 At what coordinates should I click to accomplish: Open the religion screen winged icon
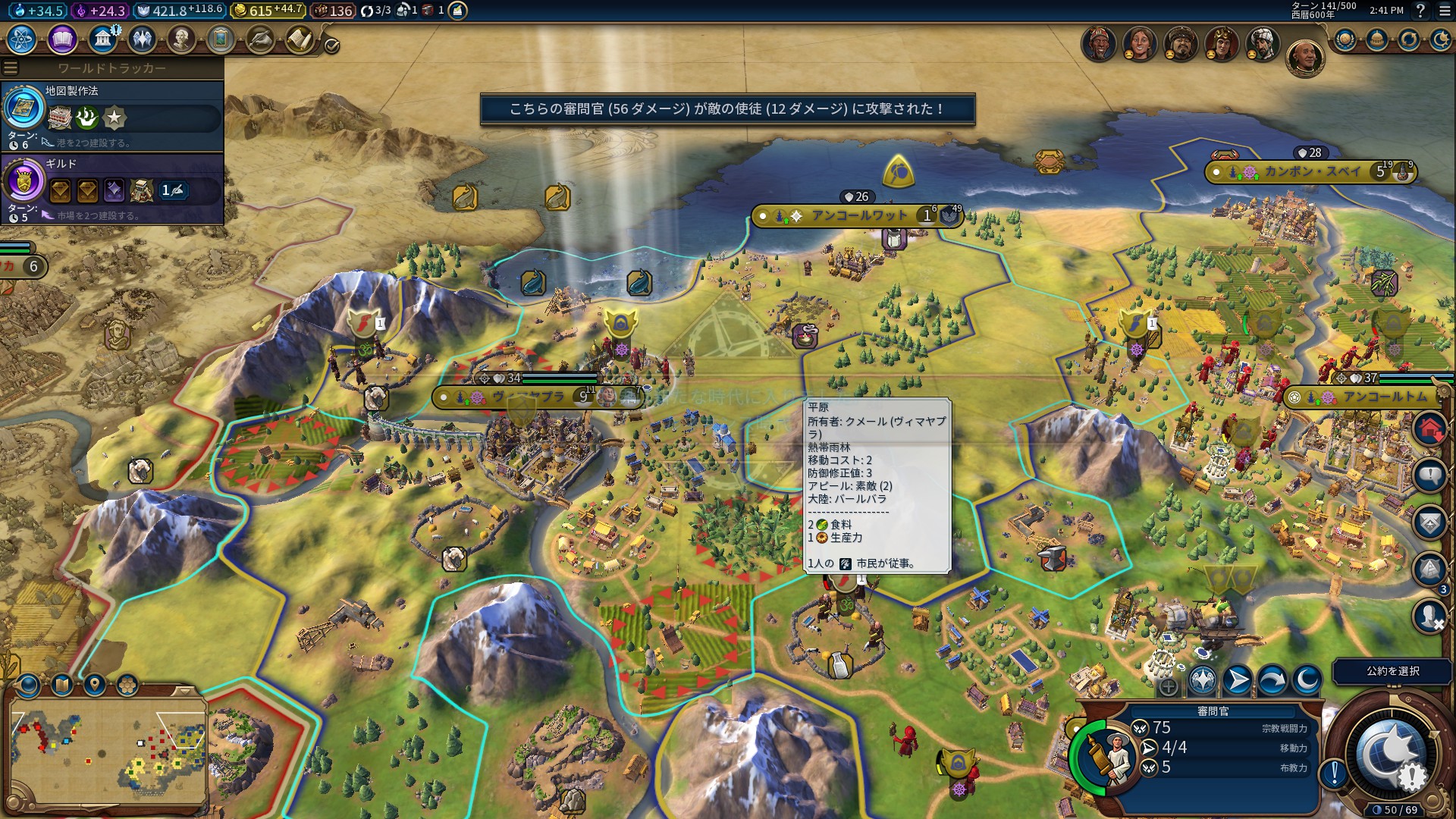(142, 39)
